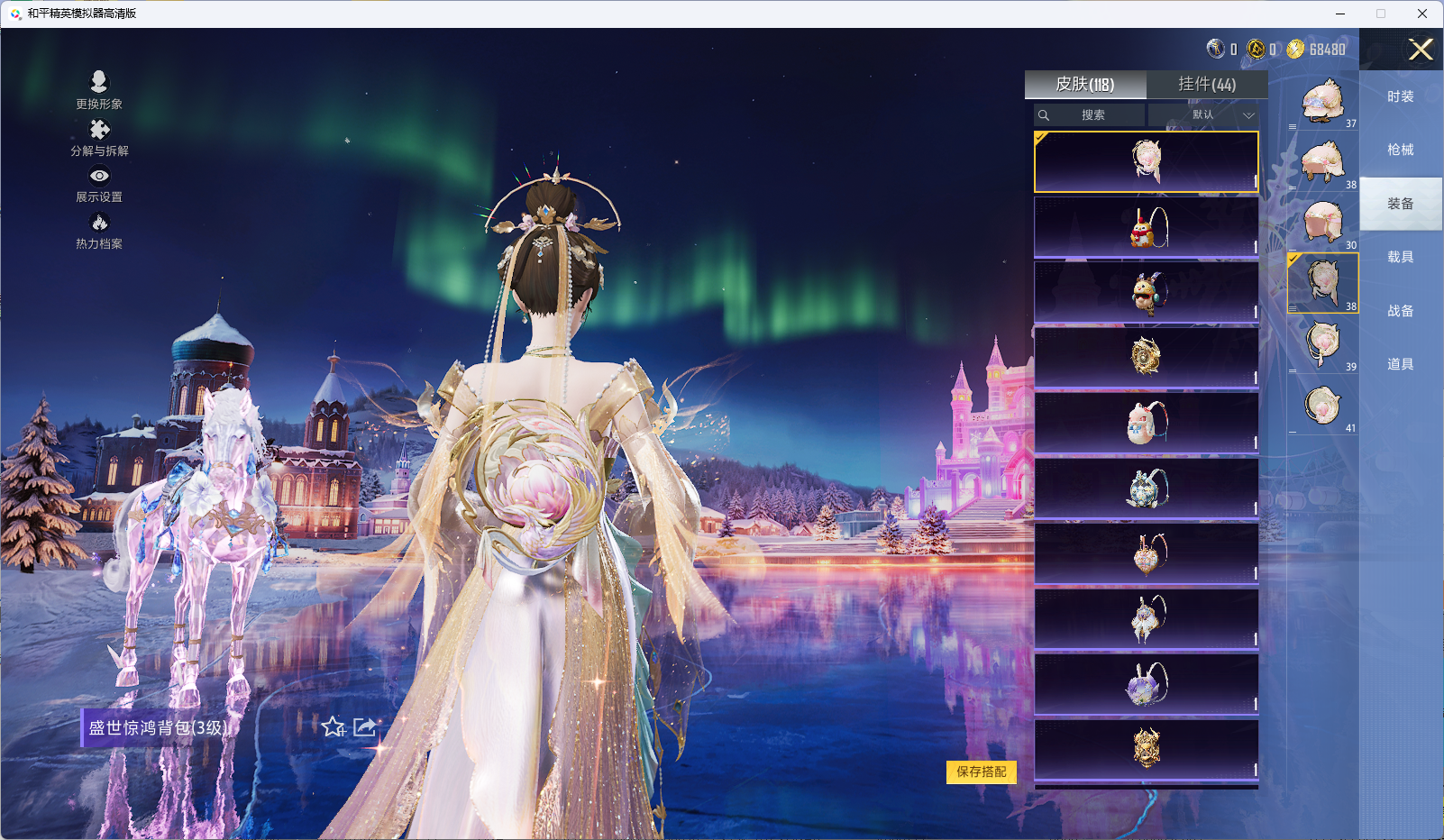1444x840 pixels.
Task: Select the red rooster backpack skin
Action: [1146, 228]
